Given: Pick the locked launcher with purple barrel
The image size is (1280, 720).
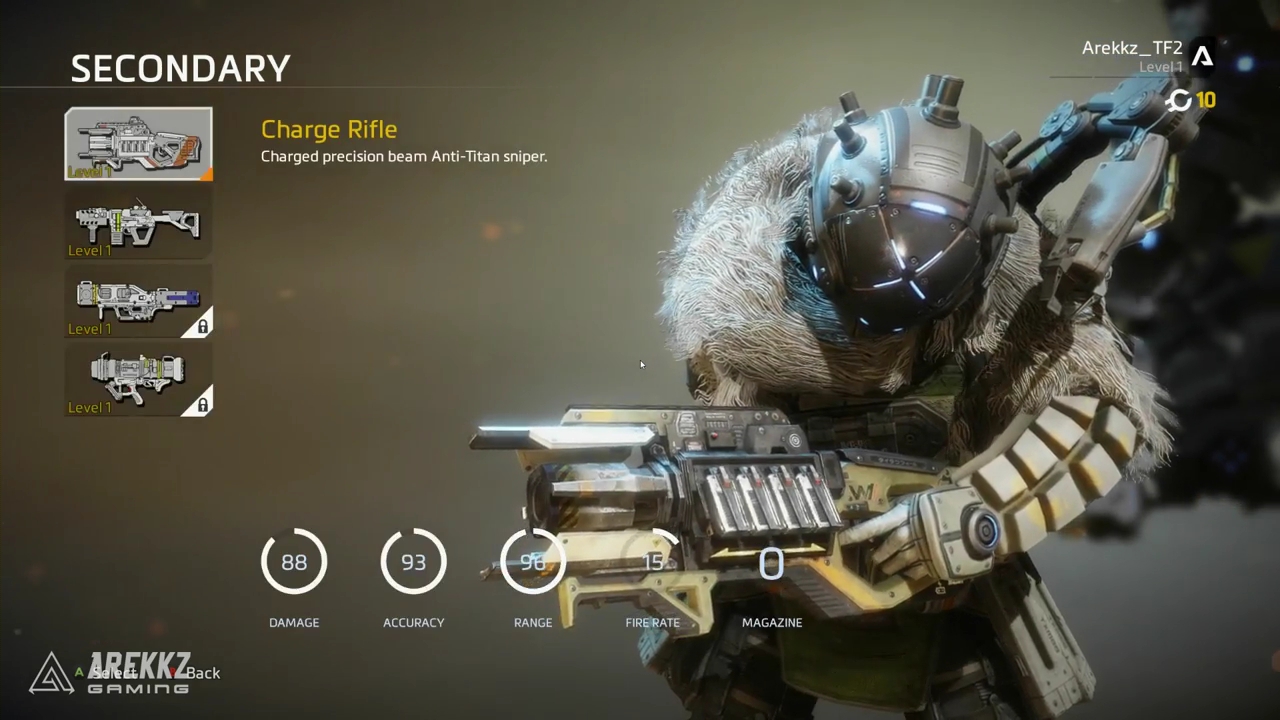Looking at the screenshot, I should click(x=138, y=301).
